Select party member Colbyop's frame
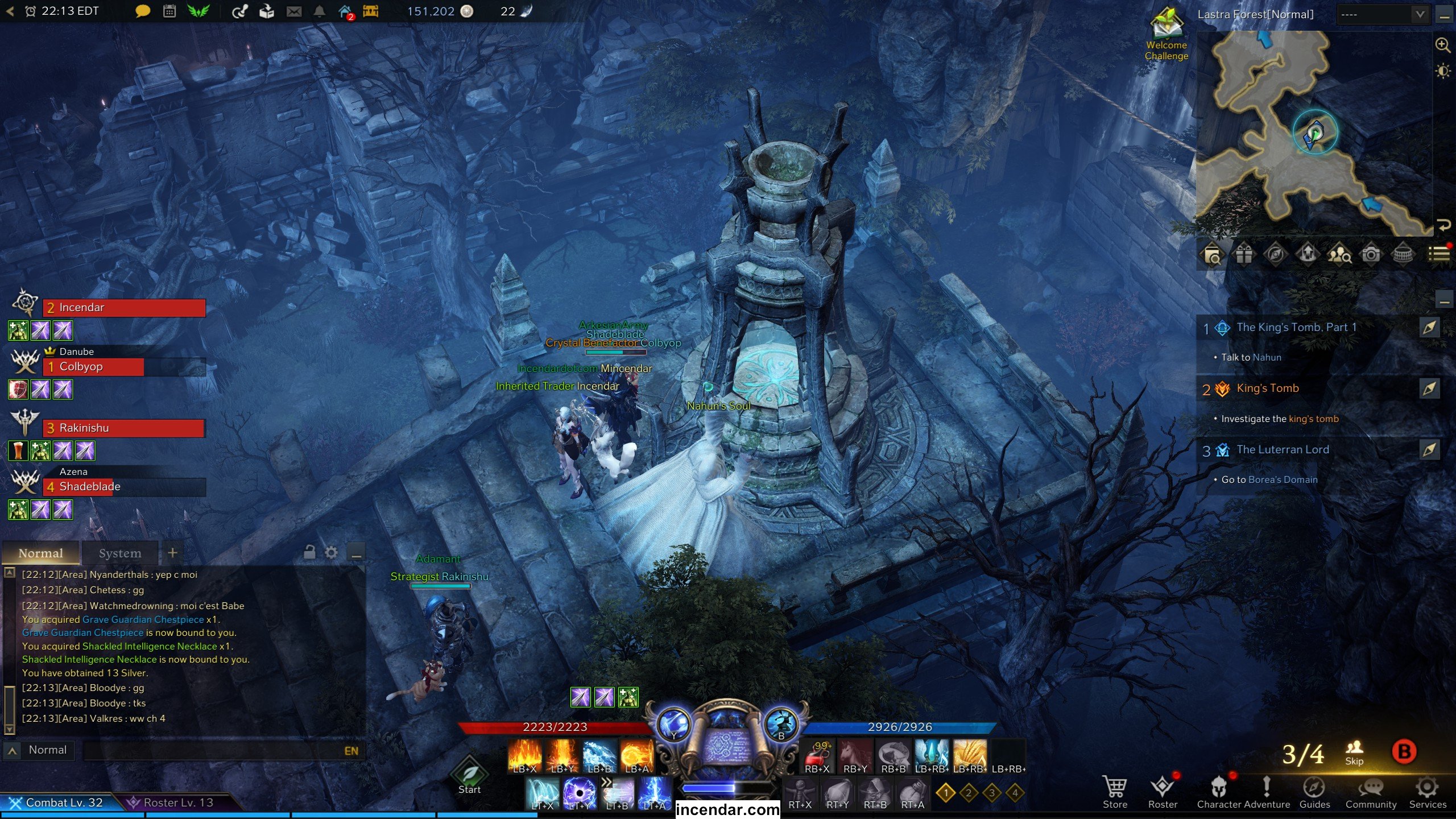This screenshot has height=819, width=1456. pos(123,367)
